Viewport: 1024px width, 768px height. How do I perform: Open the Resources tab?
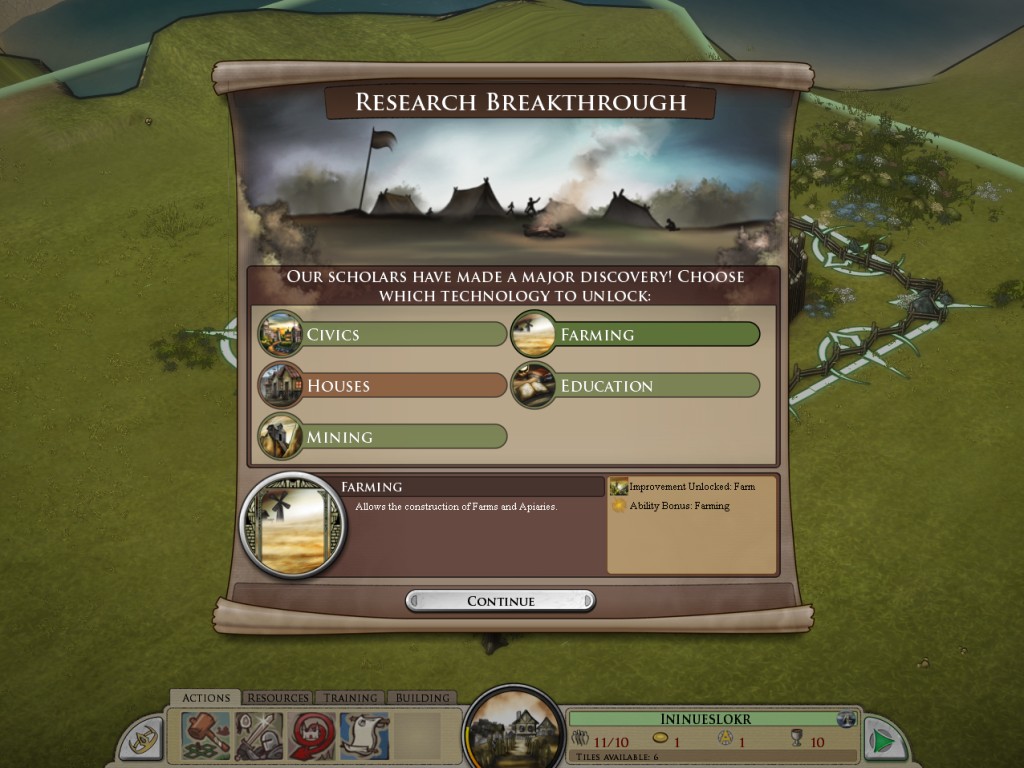(278, 698)
